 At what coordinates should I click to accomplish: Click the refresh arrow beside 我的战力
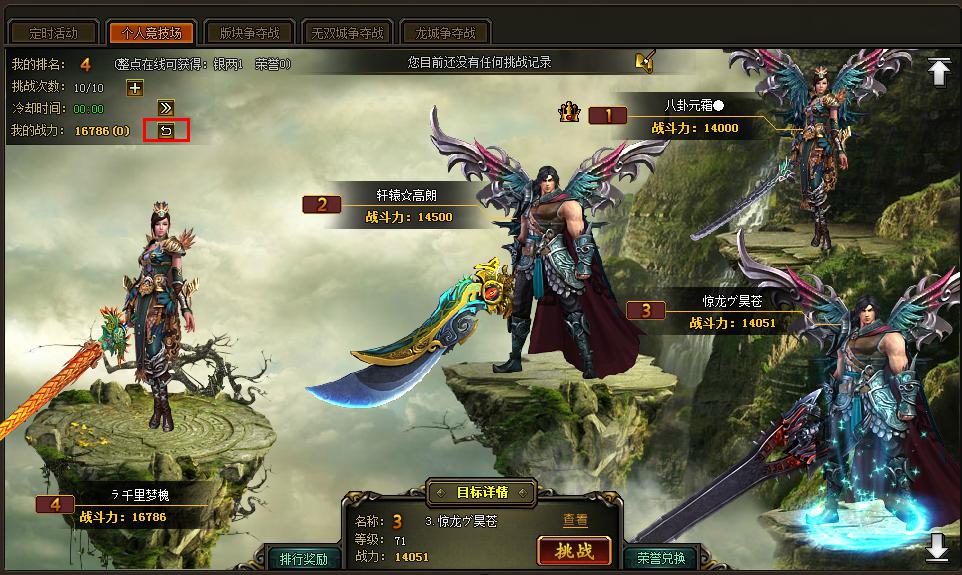pos(166,131)
